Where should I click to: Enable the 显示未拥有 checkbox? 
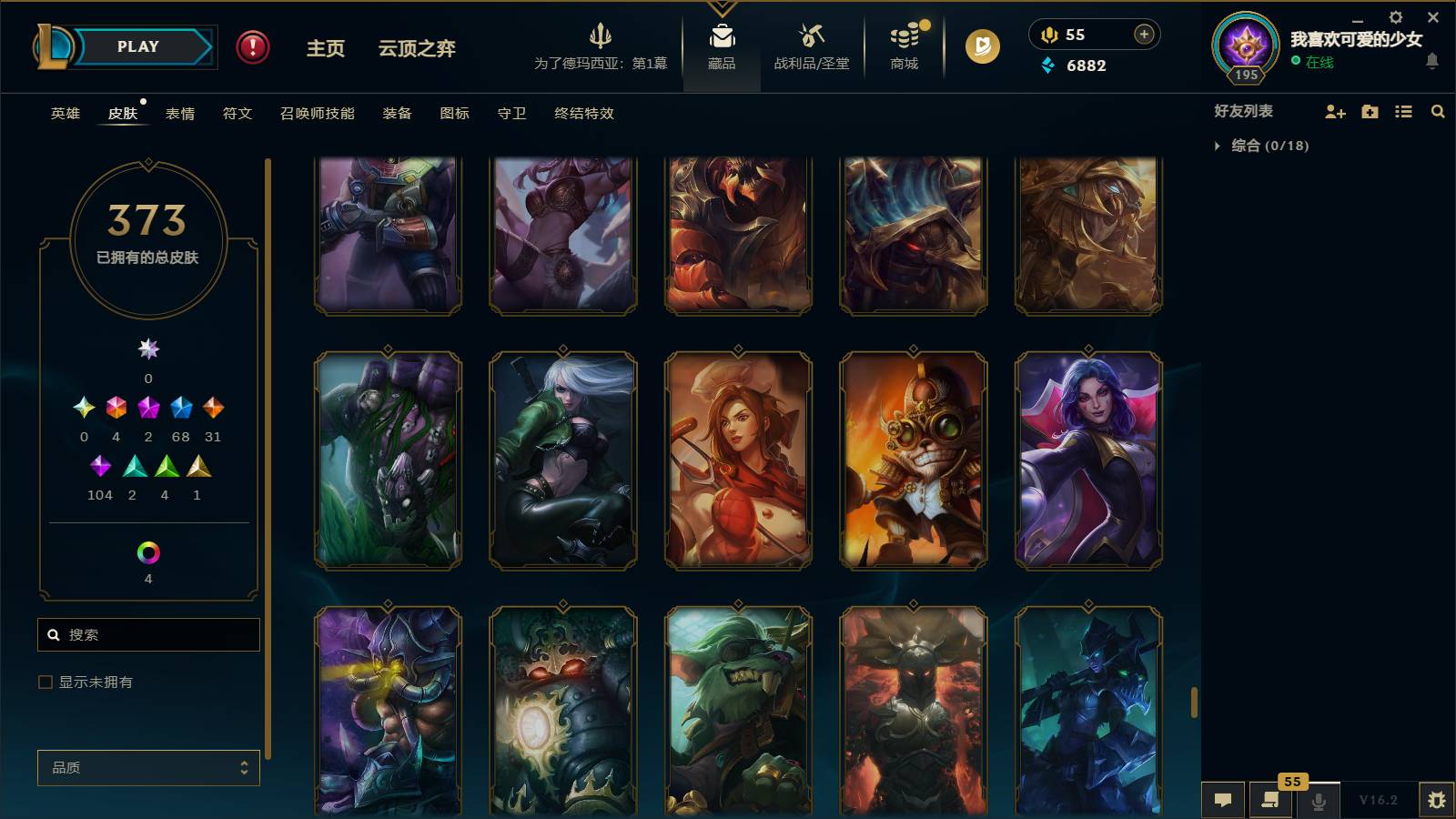[44, 681]
